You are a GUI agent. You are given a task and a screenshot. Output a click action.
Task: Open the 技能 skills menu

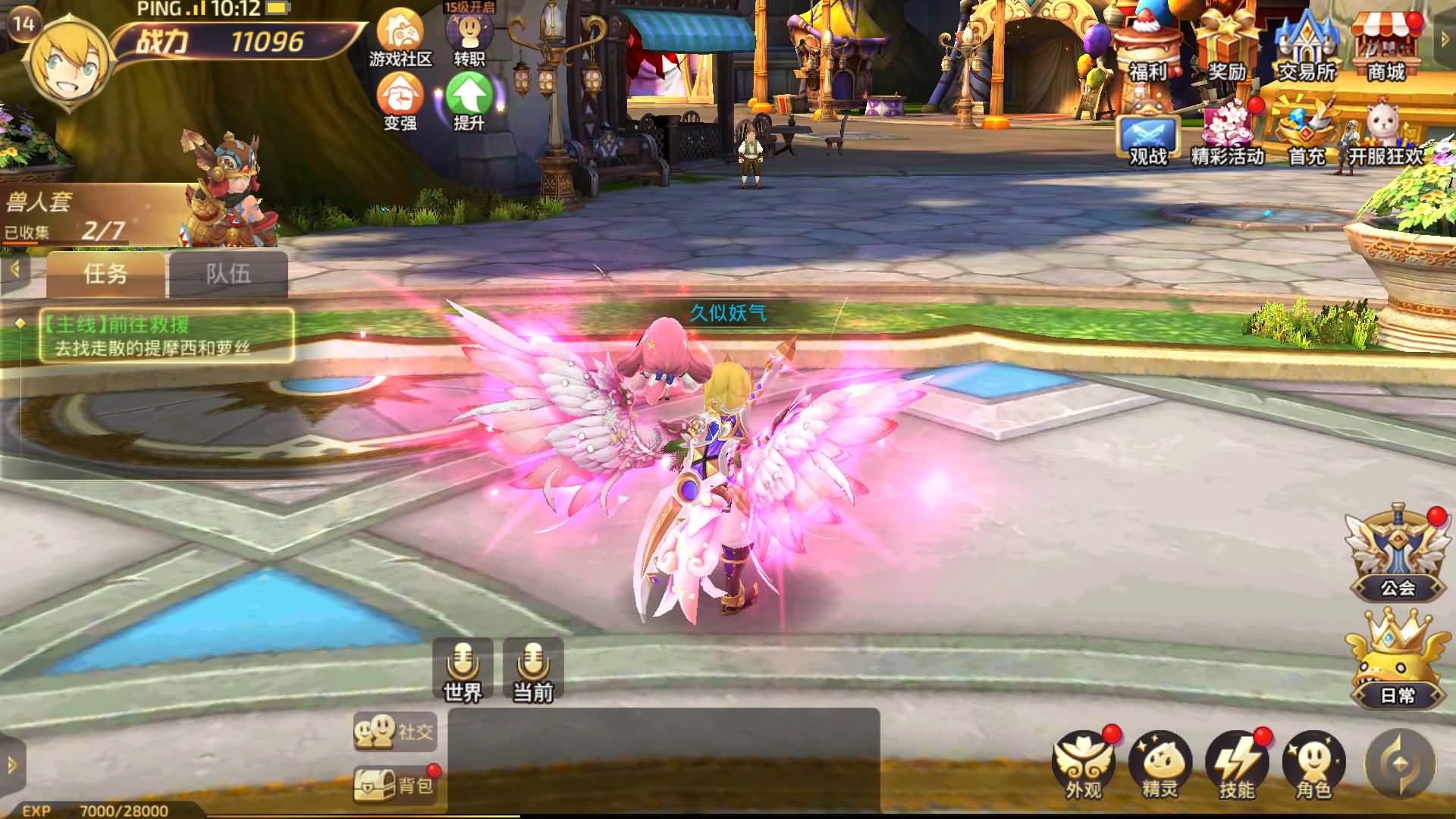(x=1236, y=764)
